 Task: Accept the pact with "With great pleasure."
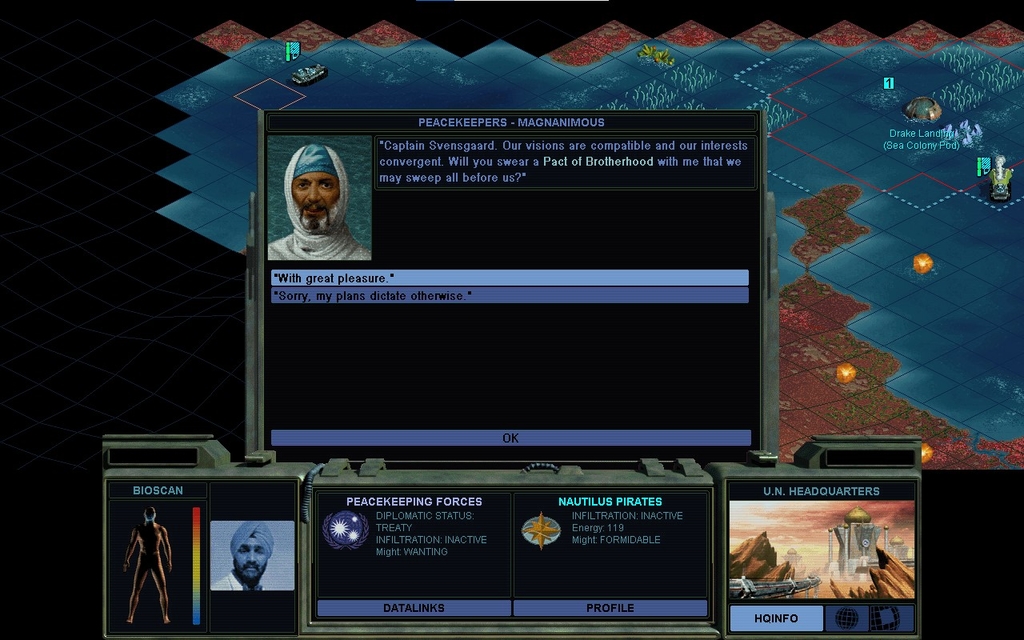click(x=509, y=278)
